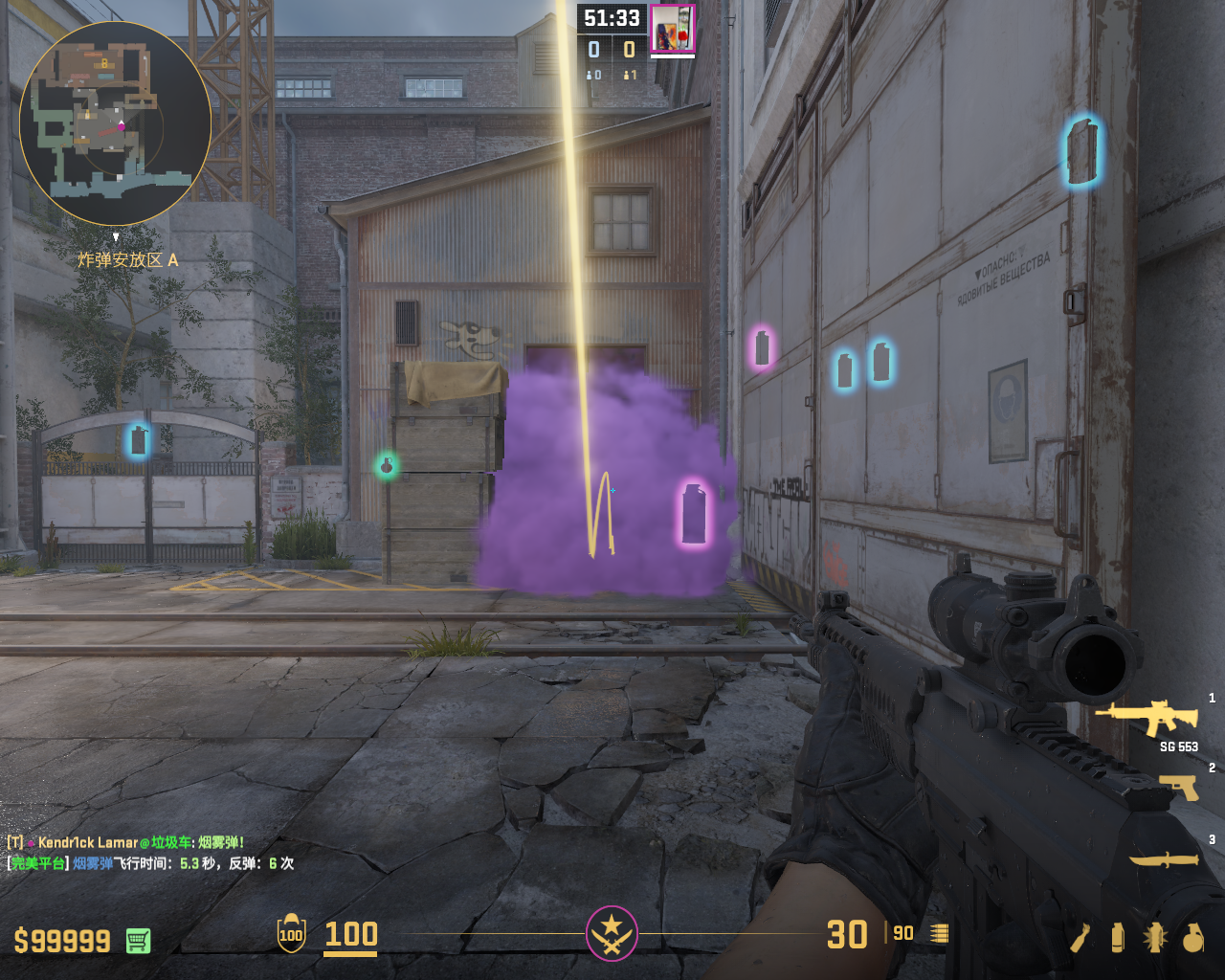Click the player avatar beside the scoreboard
The height and width of the screenshot is (980, 1225).
coord(673,29)
